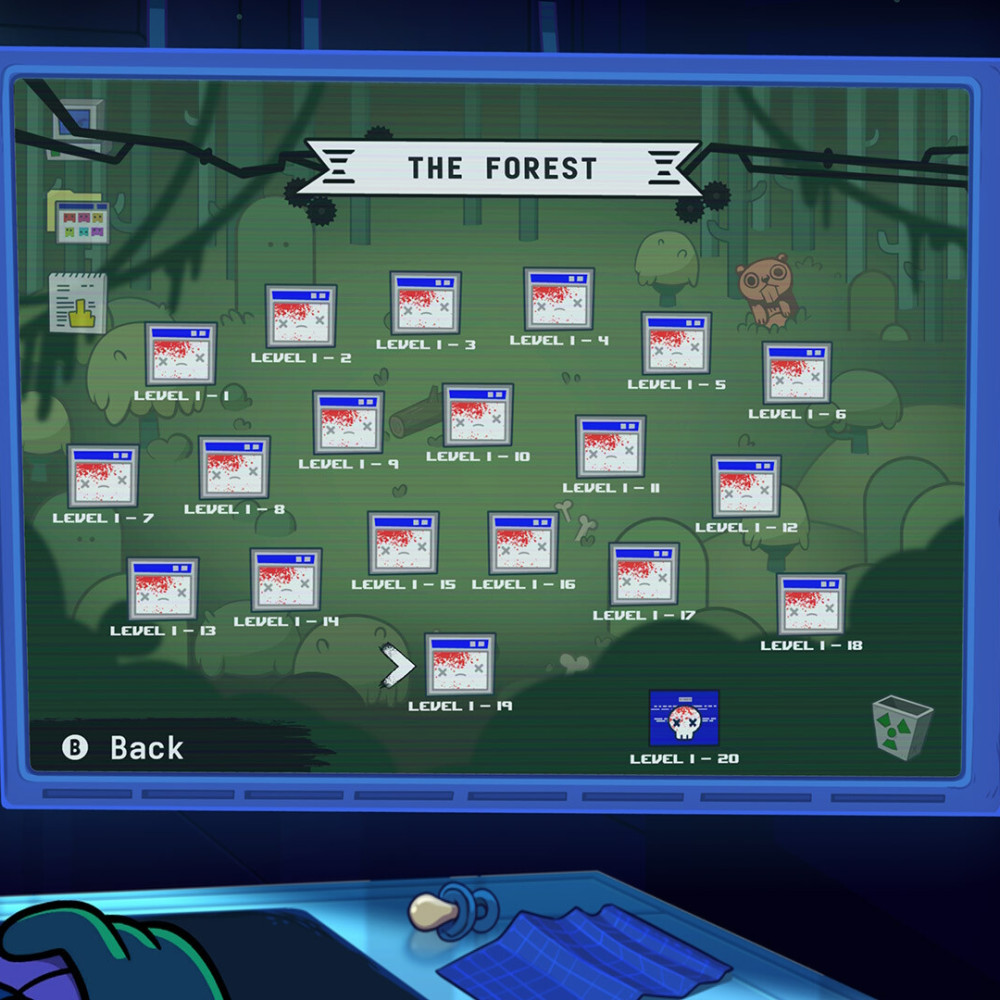
Task: Launch the highlighted Level 1-19
Action: (460, 664)
